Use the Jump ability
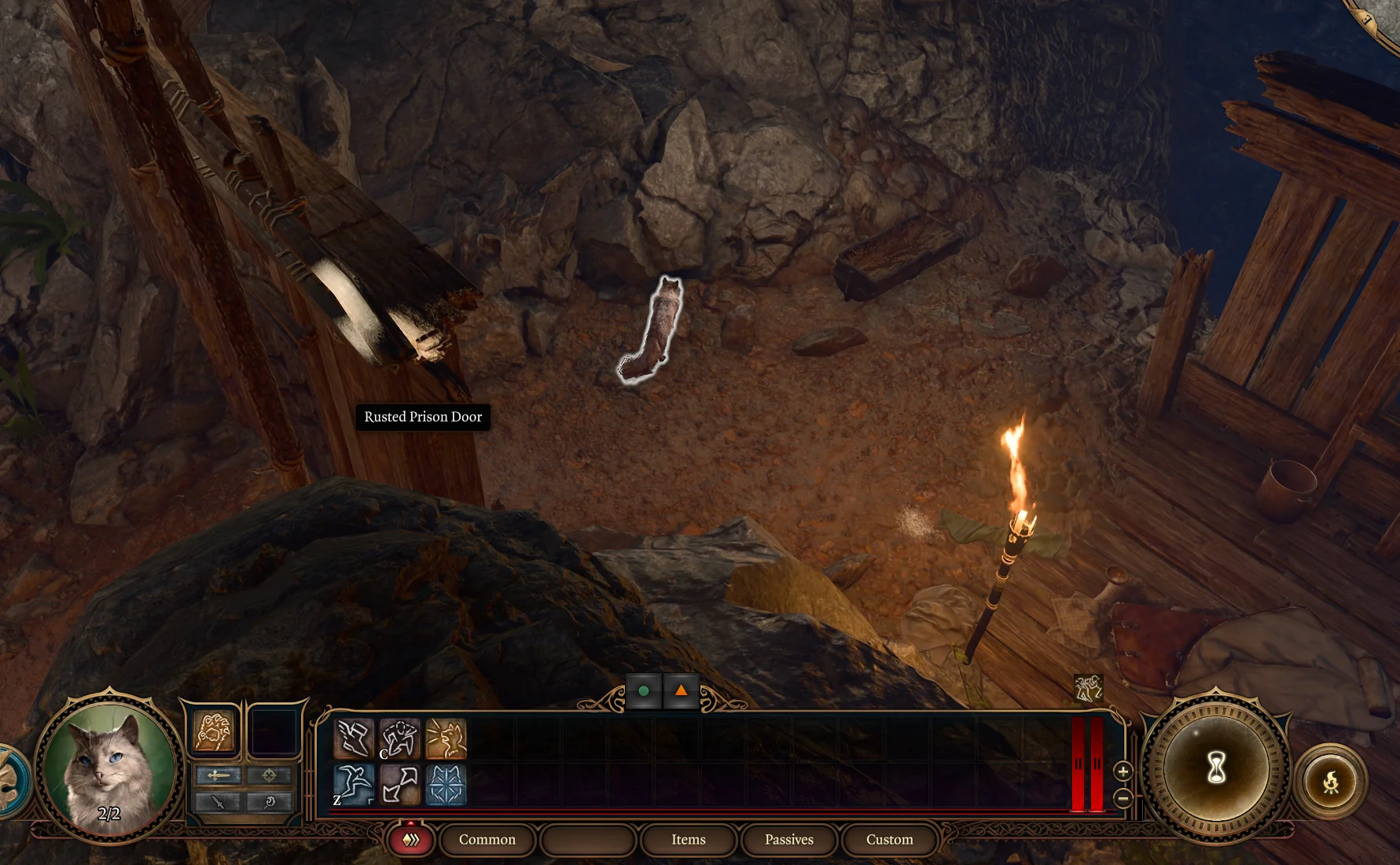Image resolution: width=1400 pixels, height=865 pixels. pos(354,785)
